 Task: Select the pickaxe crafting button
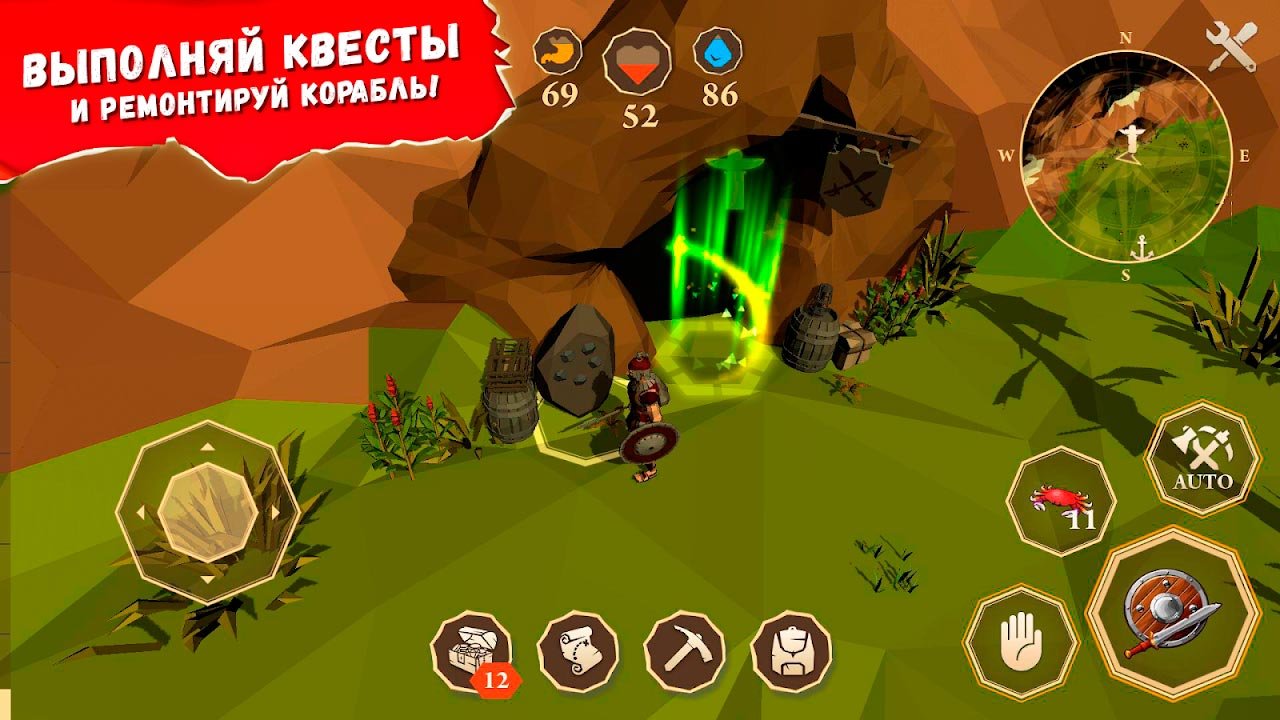[x=685, y=652]
